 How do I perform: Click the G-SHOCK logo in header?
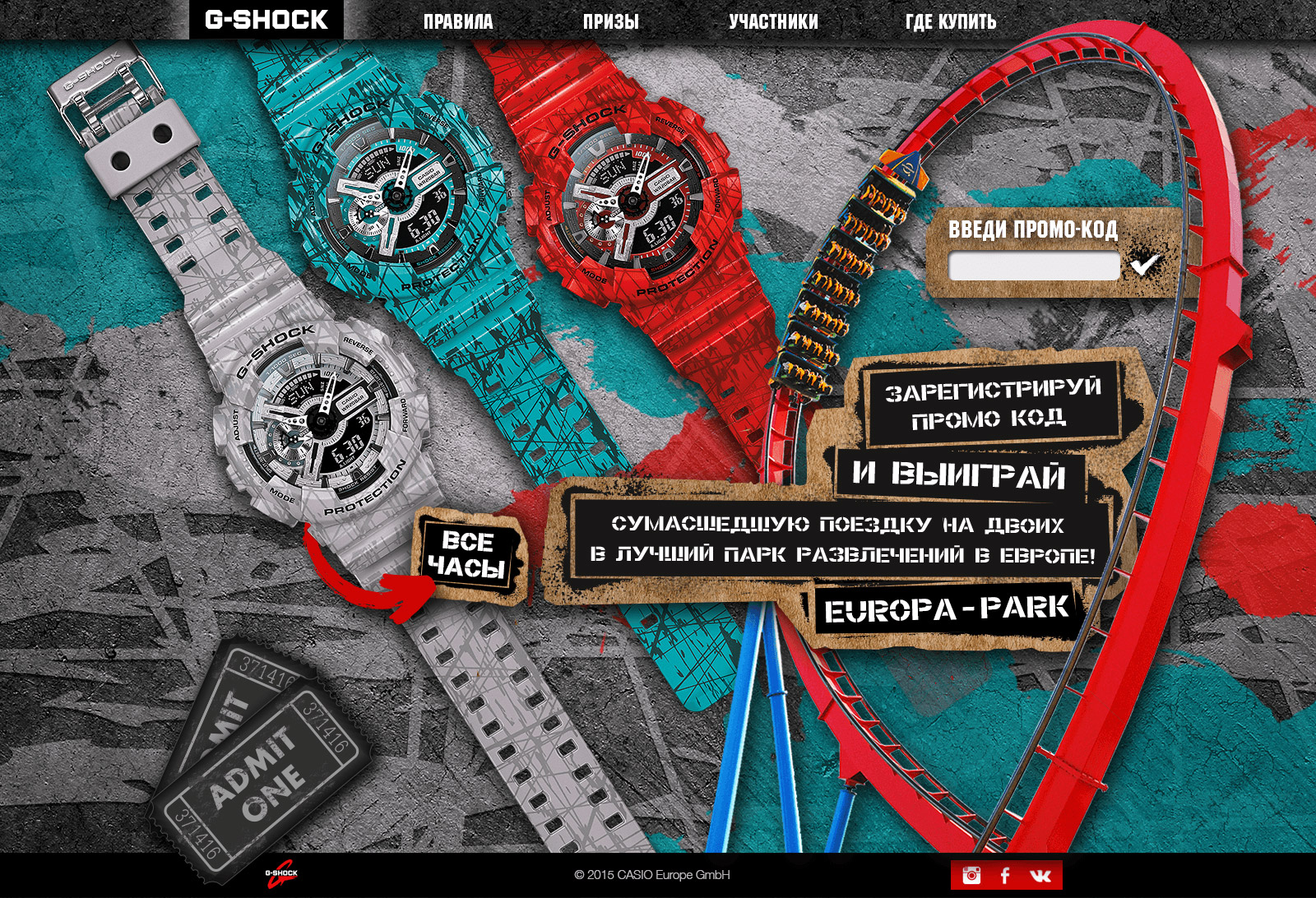coord(266,20)
